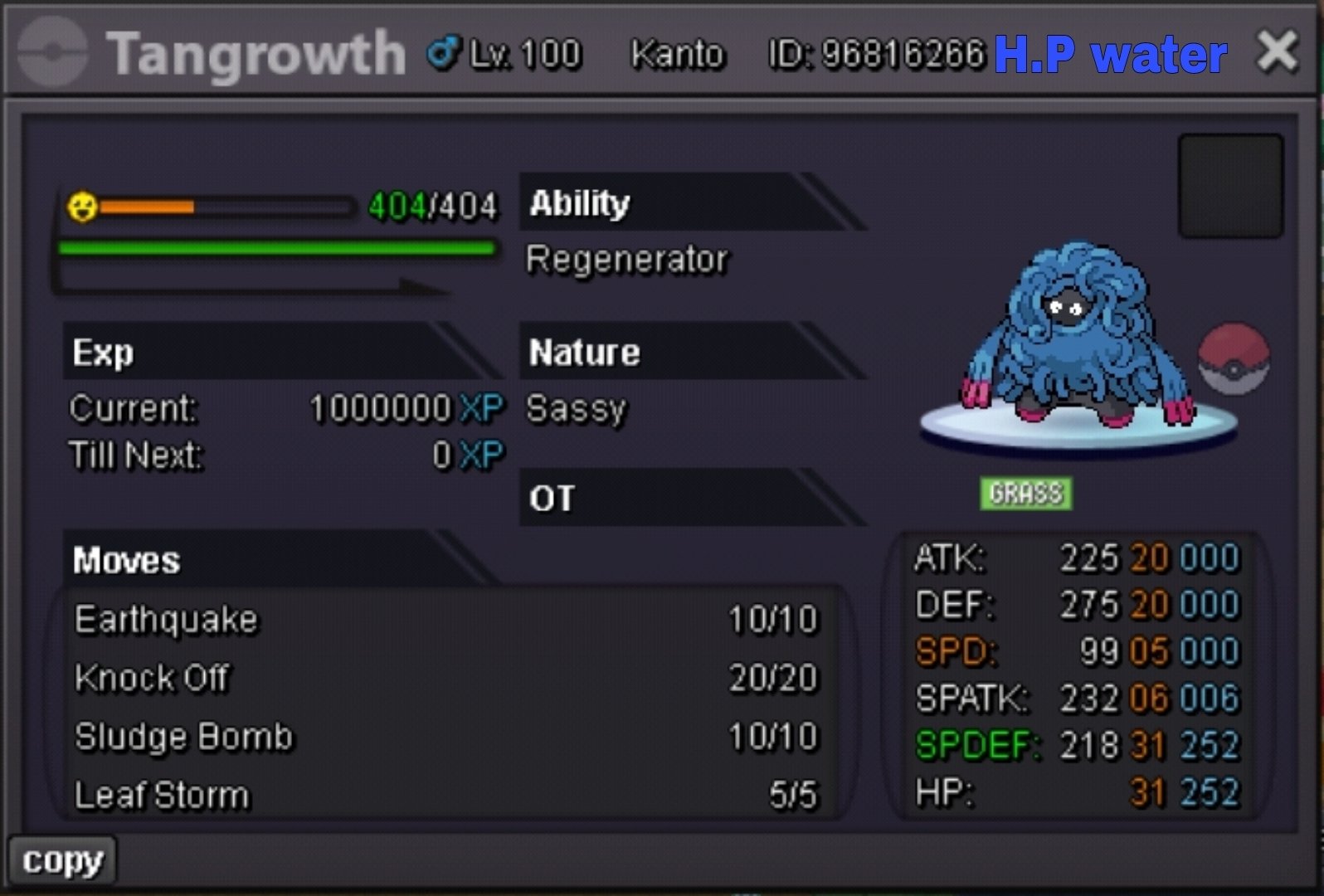Expand the Exp section header
The width and height of the screenshot is (1324, 896).
point(101,352)
